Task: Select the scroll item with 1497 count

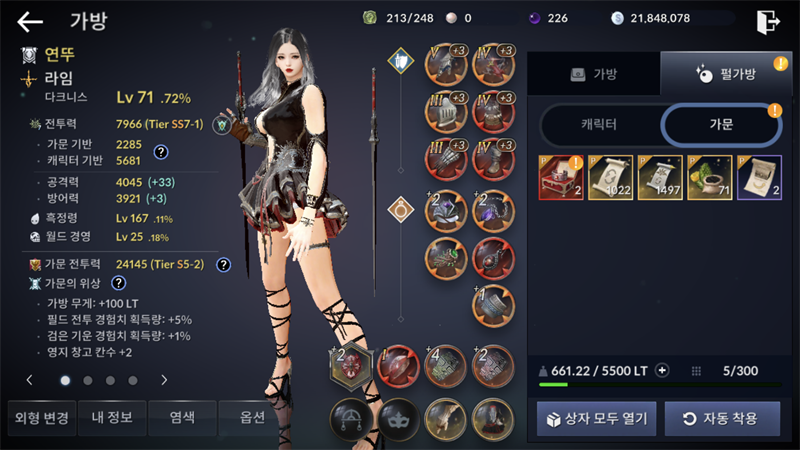Action: (x=660, y=178)
